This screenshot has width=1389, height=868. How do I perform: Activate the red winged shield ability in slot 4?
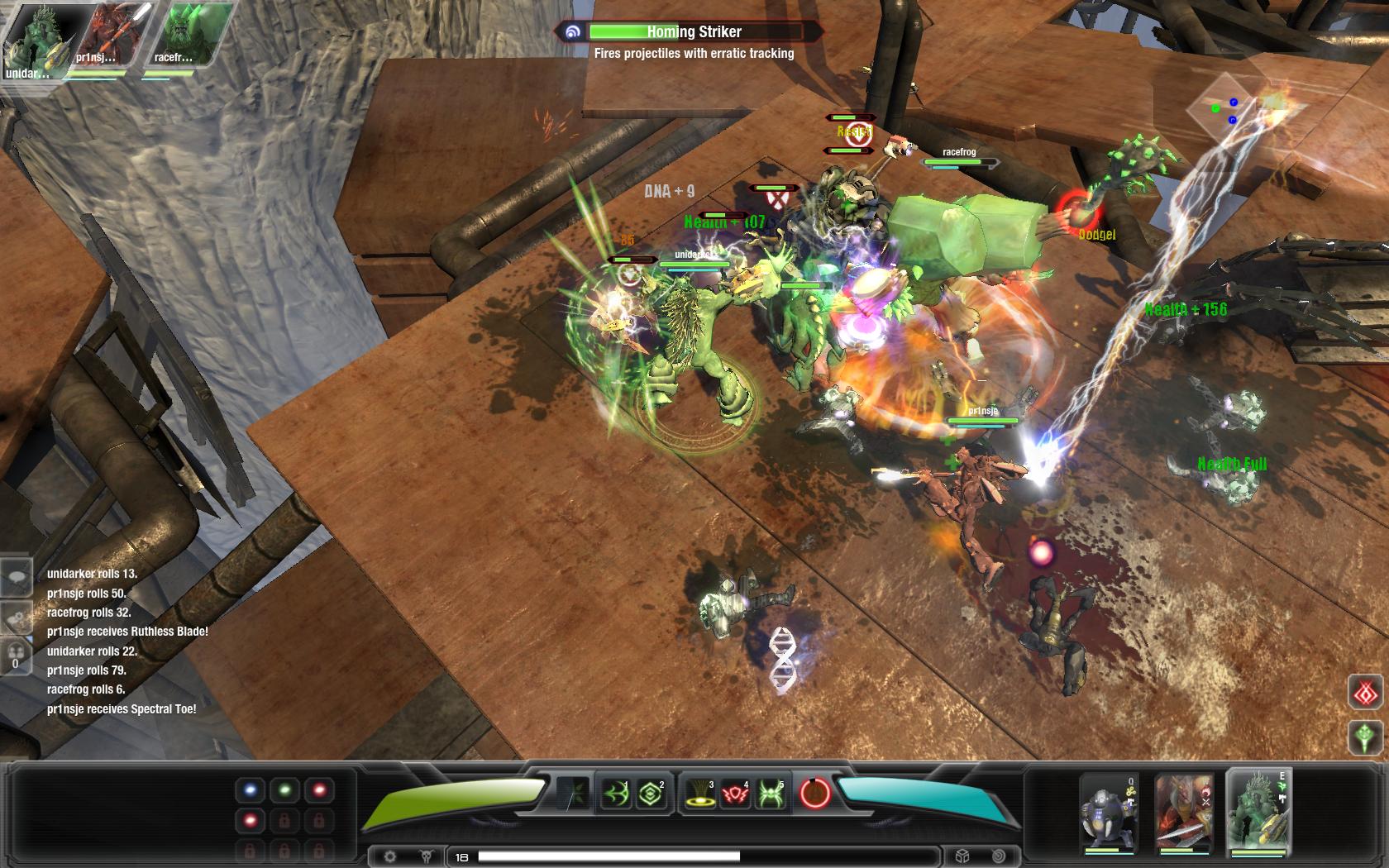point(735,794)
